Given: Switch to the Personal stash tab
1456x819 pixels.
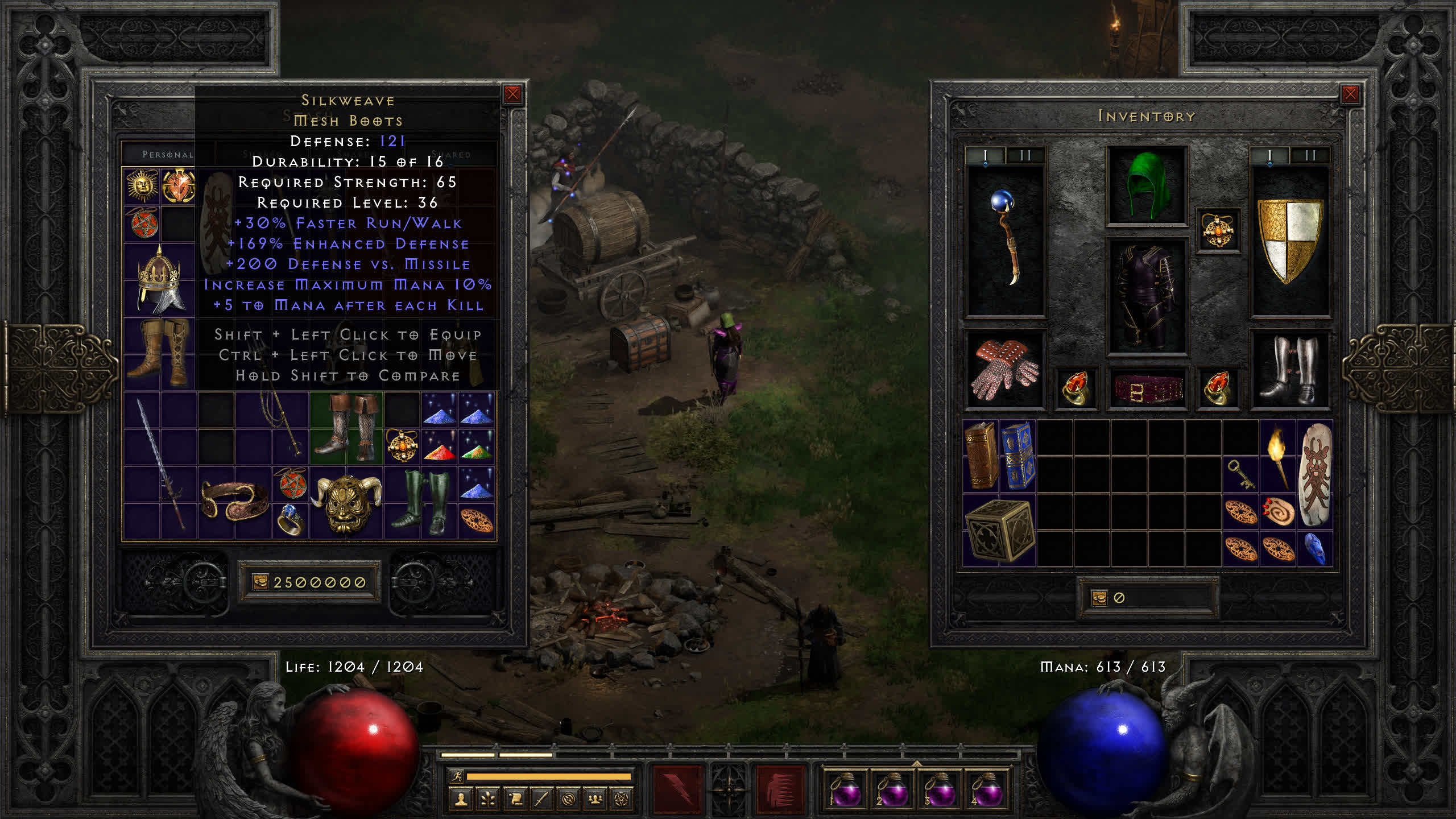Looking at the screenshot, I should click(x=168, y=155).
